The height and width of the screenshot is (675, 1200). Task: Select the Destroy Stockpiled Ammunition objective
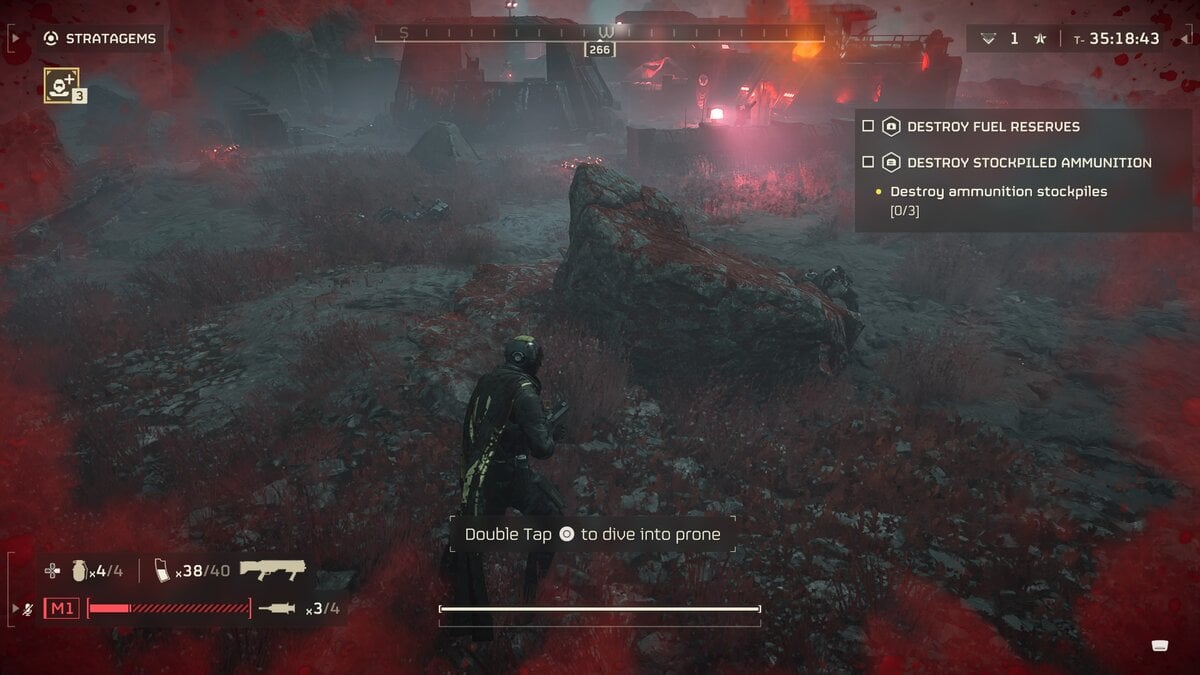click(1028, 162)
